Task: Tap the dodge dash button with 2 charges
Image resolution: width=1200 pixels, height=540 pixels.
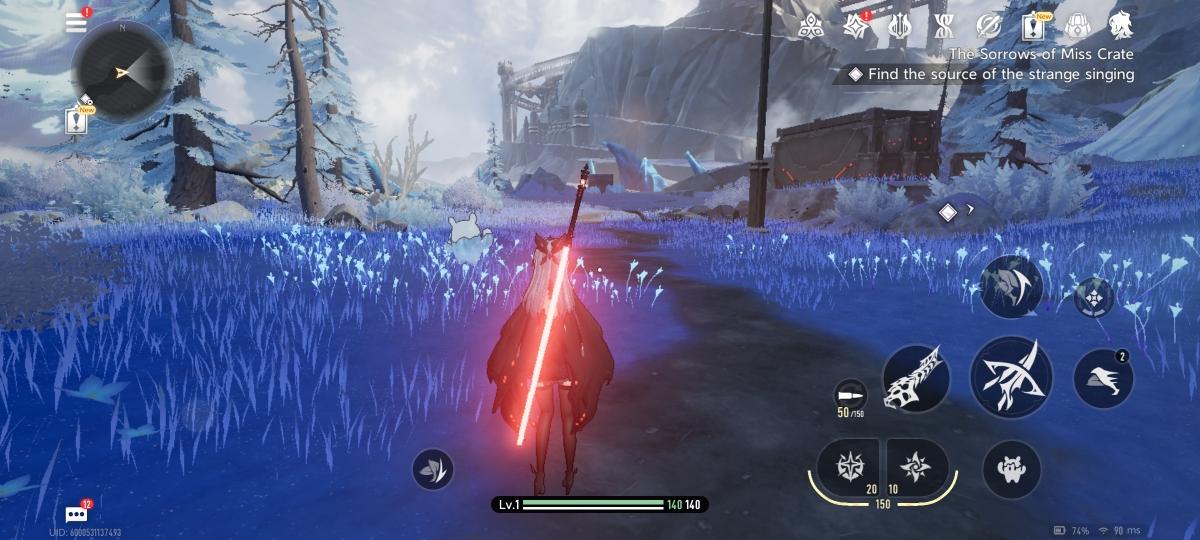Action: 1102,378
